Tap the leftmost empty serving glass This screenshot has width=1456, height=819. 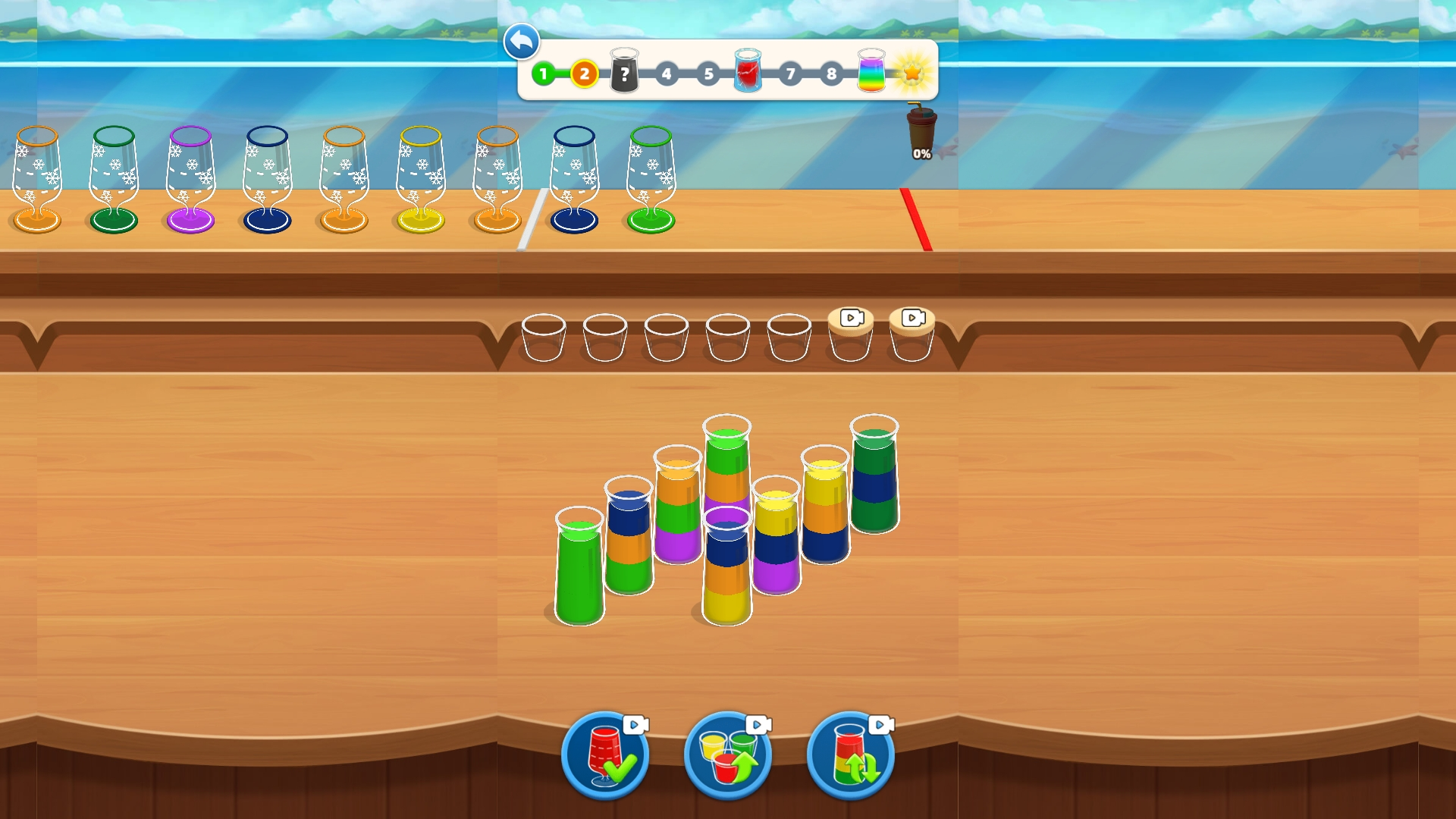pos(544,336)
